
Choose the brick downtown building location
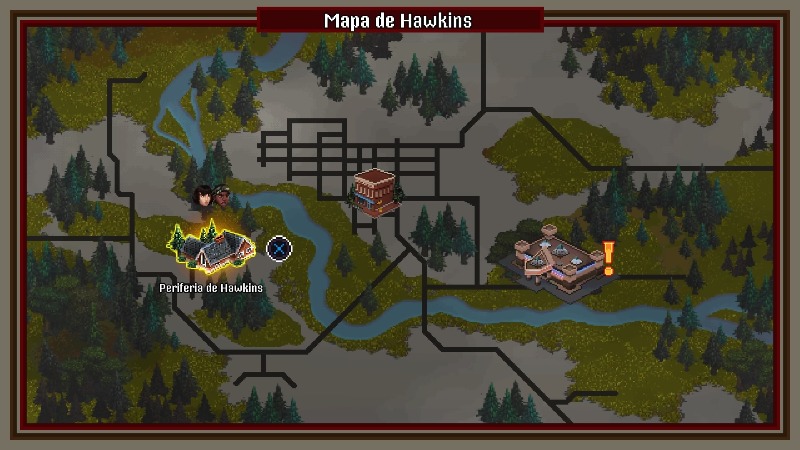point(374,191)
